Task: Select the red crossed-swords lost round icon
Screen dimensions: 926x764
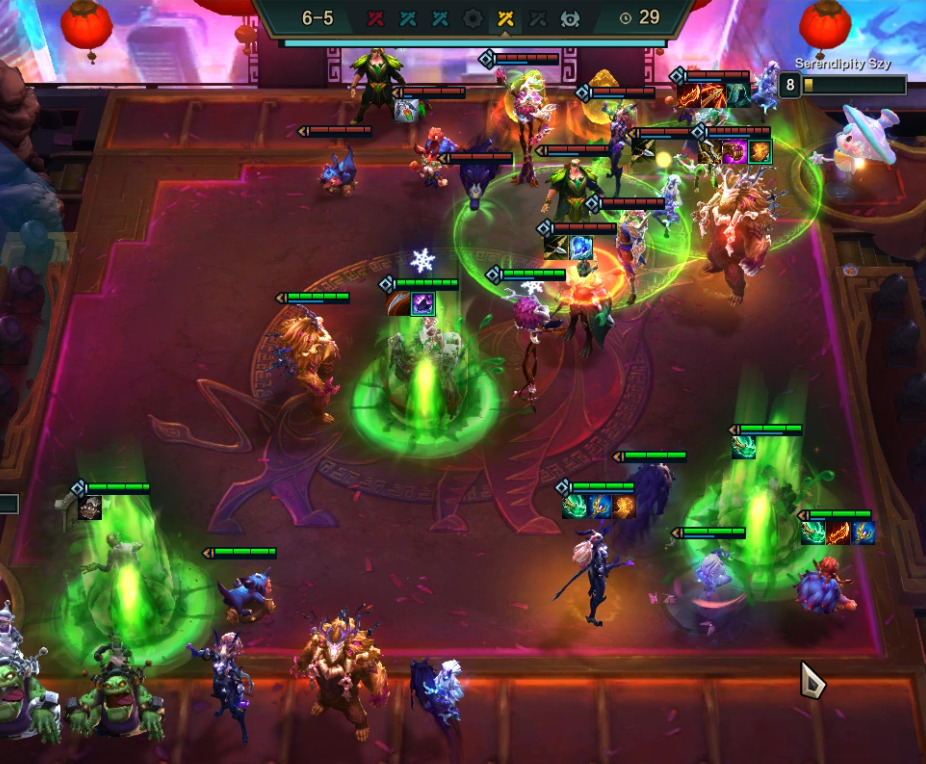Action: pos(375,18)
